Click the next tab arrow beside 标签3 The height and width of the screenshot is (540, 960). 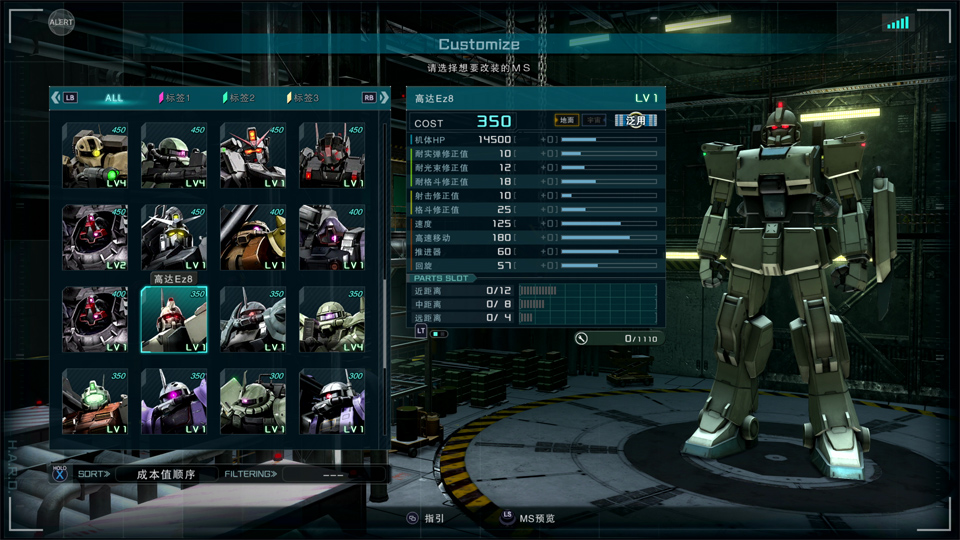[x=385, y=98]
